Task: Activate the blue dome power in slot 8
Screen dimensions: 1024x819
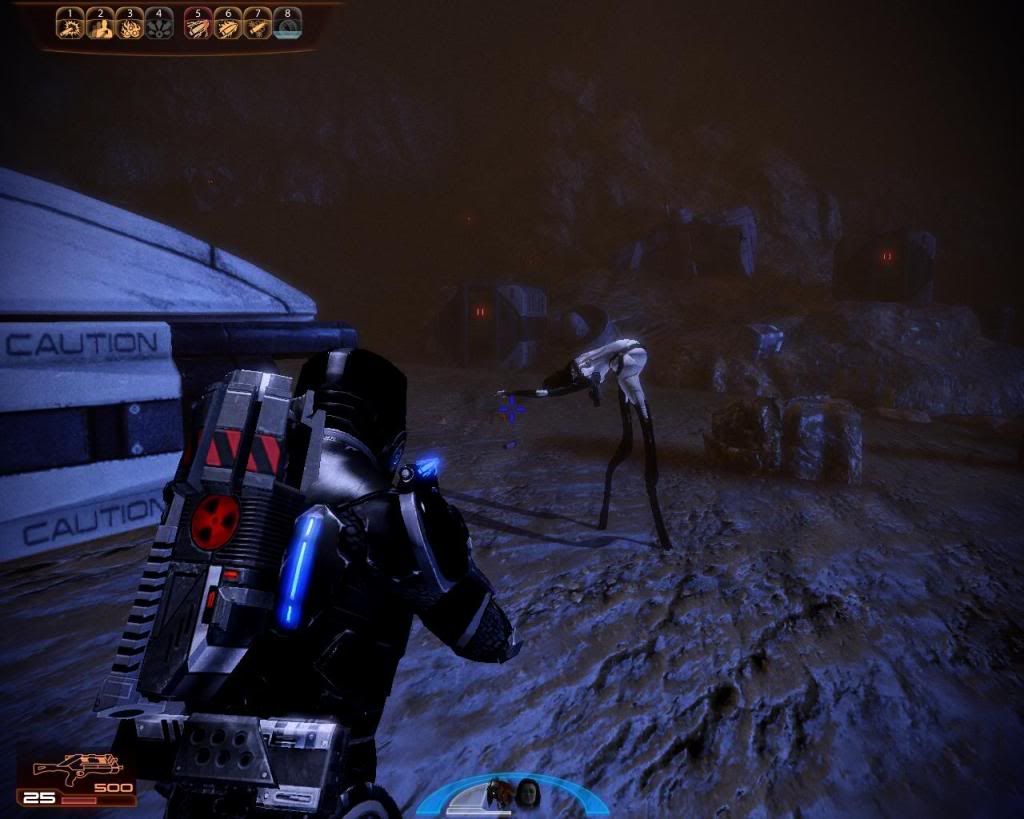Action: [288, 24]
